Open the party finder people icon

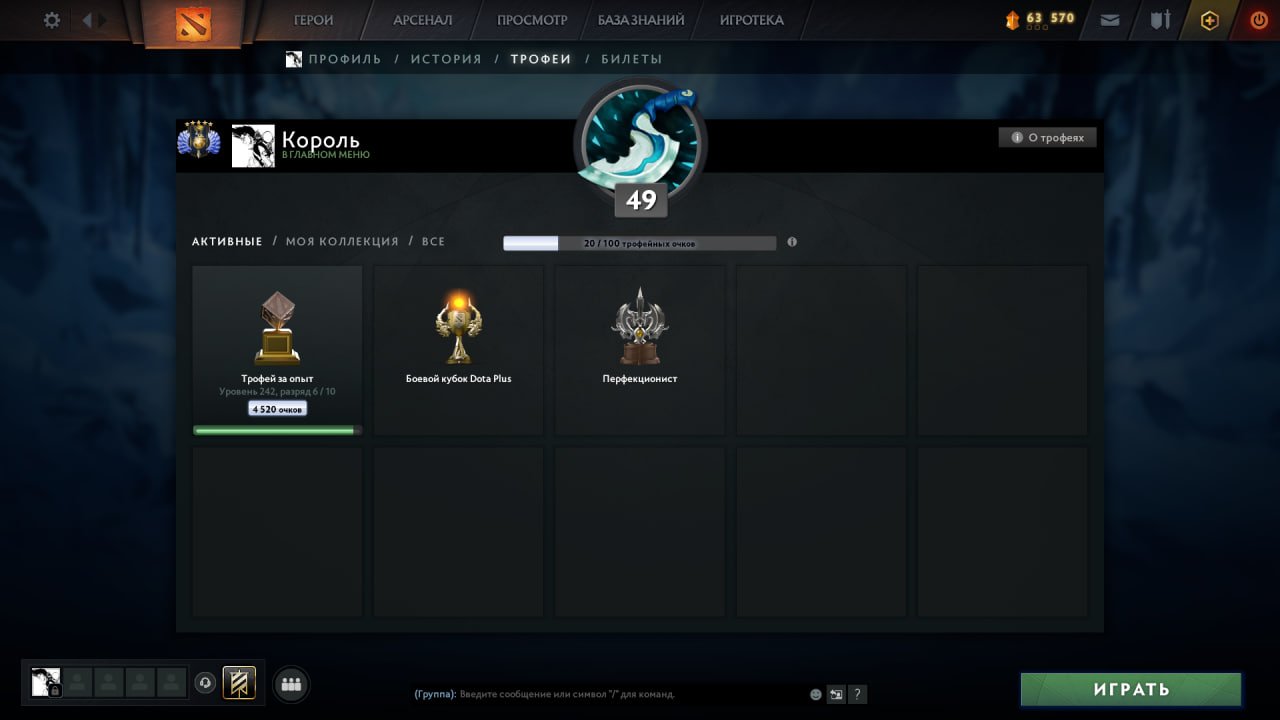[290, 683]
